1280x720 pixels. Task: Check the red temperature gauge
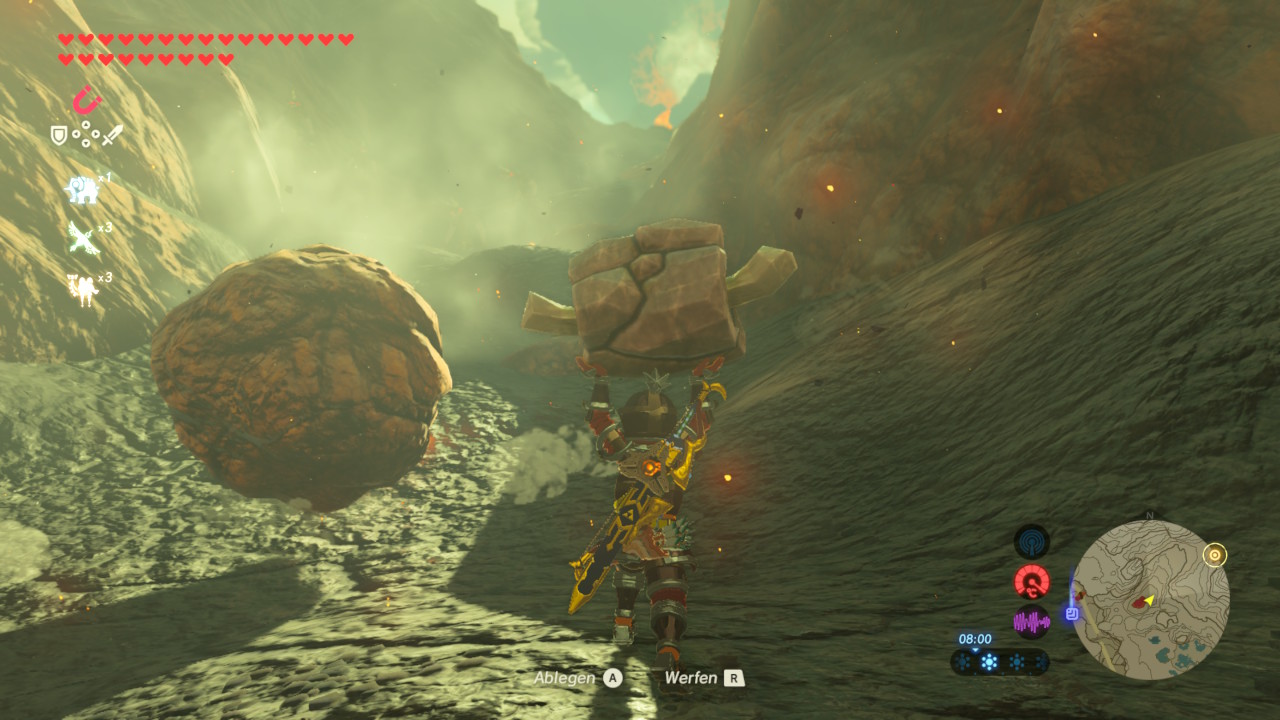pyautogui.click(x=1032, y=581)
